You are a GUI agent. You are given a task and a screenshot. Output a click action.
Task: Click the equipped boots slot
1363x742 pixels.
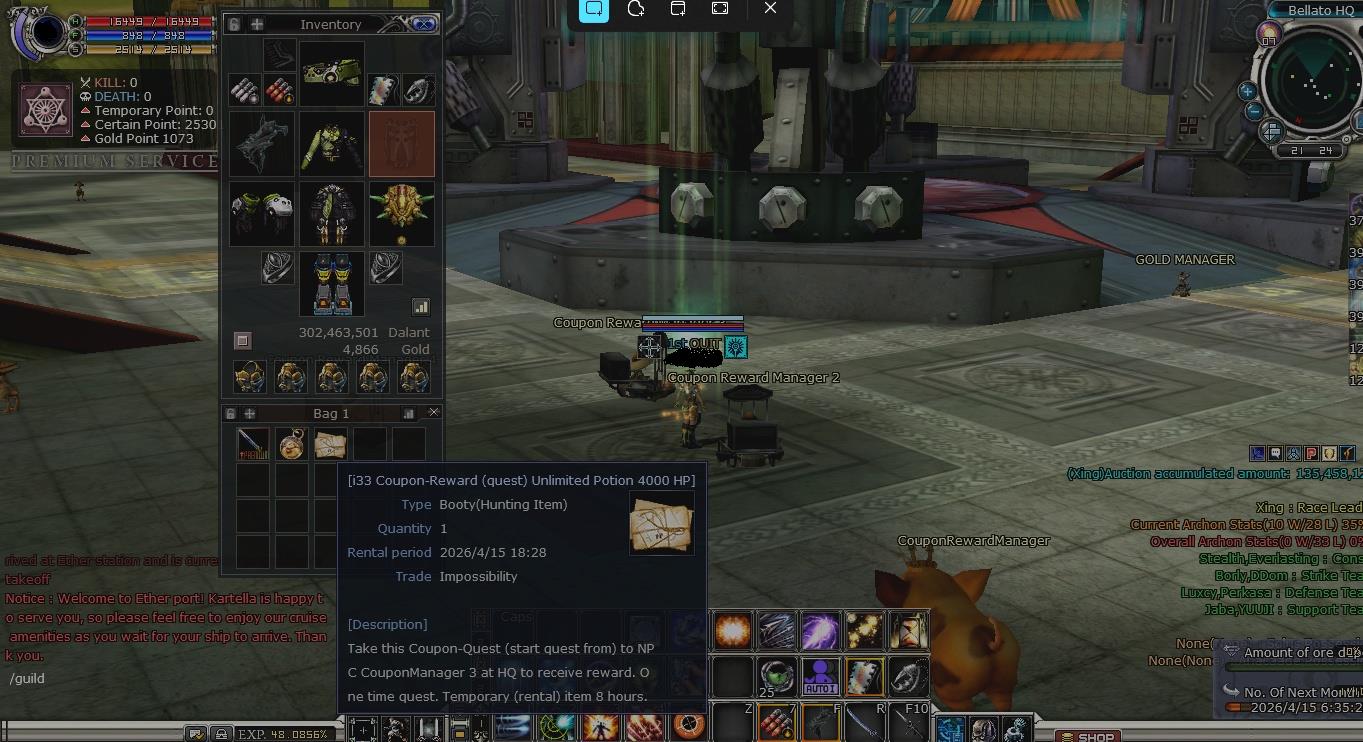click(332, 284)
